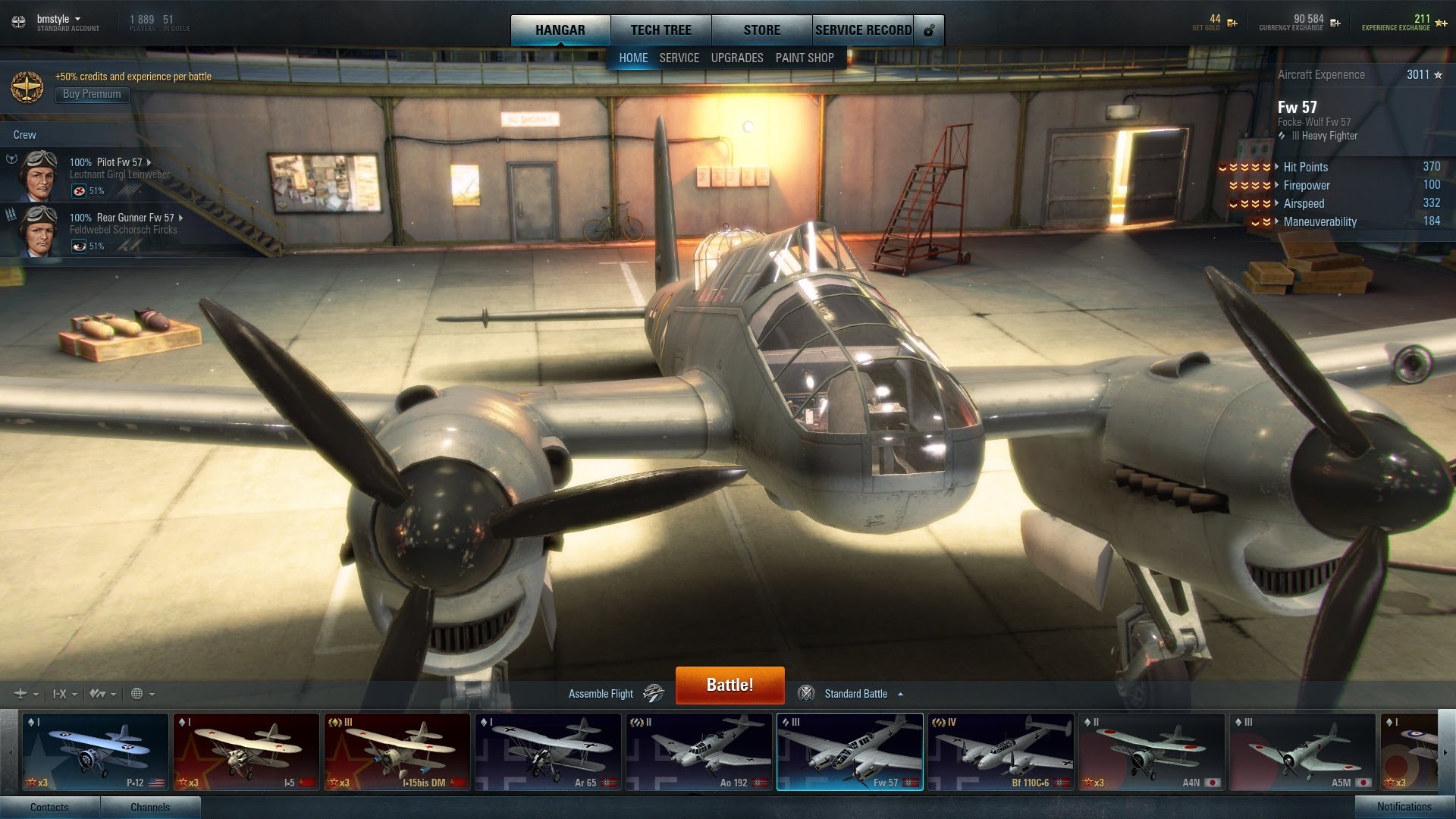Show the Notifications panel

[1404, 807]
